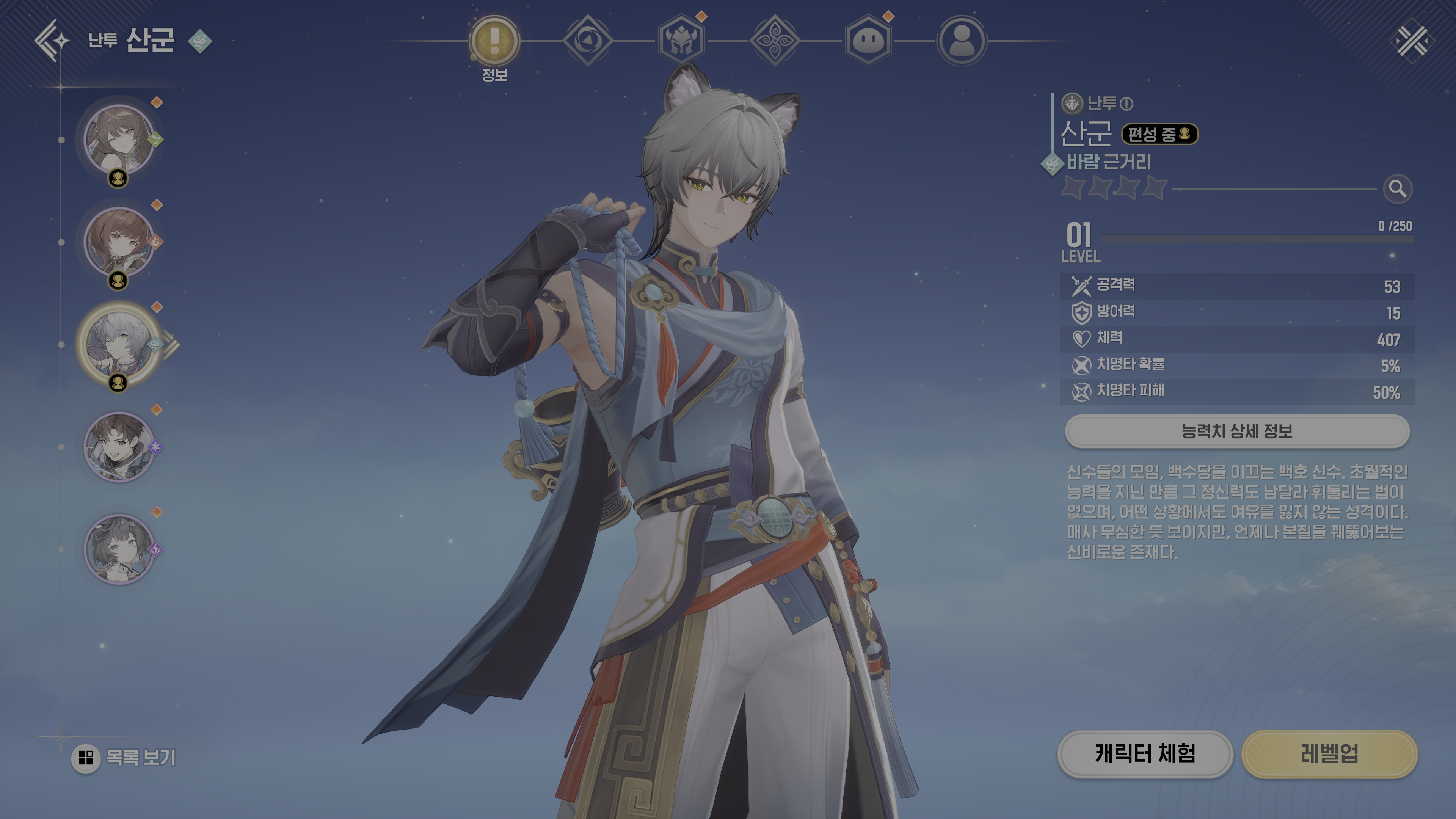This screenshot has width=1456, height=819.
Task: Start 캐릭터 체험 character trial
Action: pos(1145,753)
